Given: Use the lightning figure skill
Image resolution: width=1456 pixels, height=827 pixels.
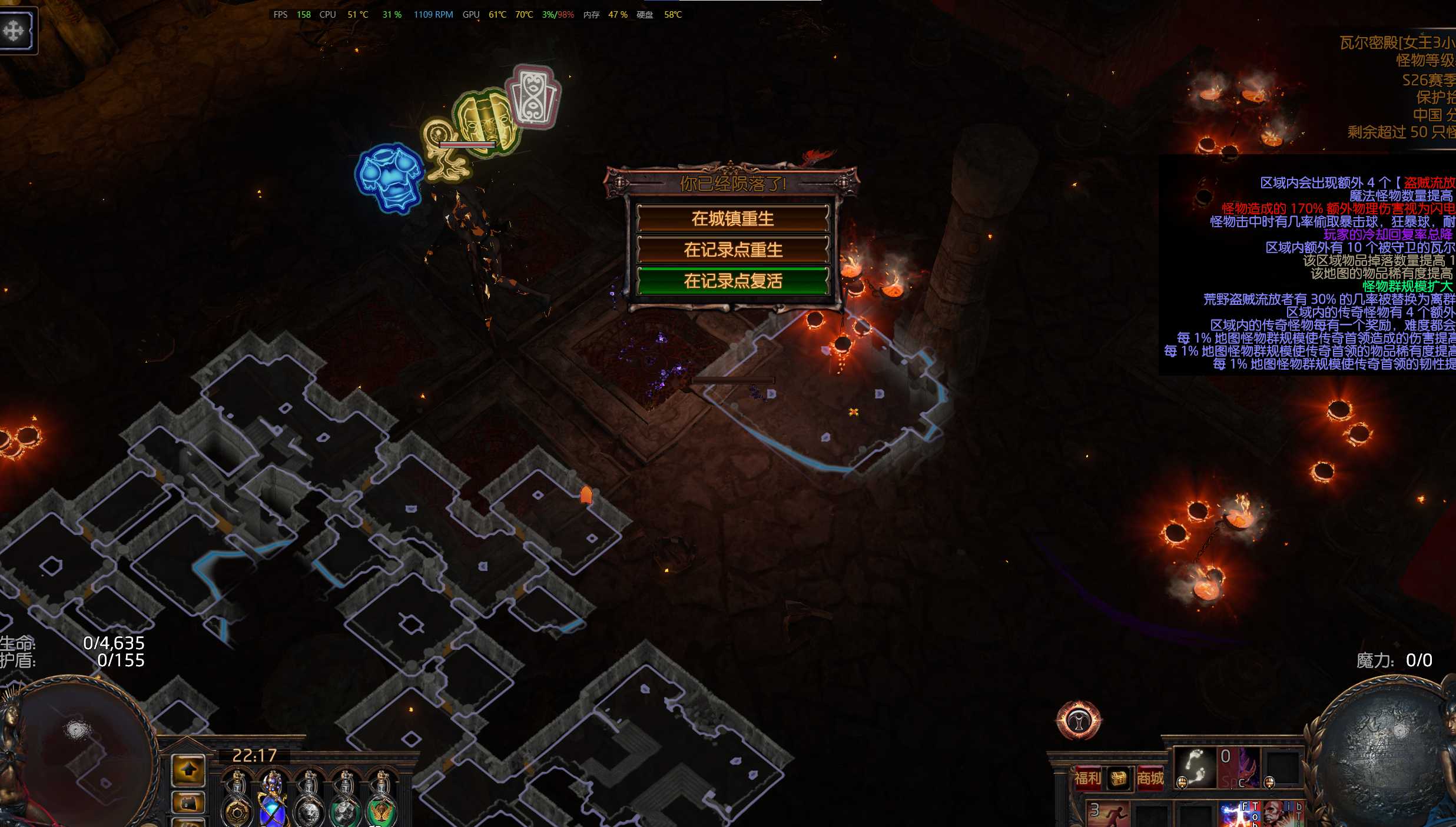Looking at the screenshot, I should point(1233,815).
